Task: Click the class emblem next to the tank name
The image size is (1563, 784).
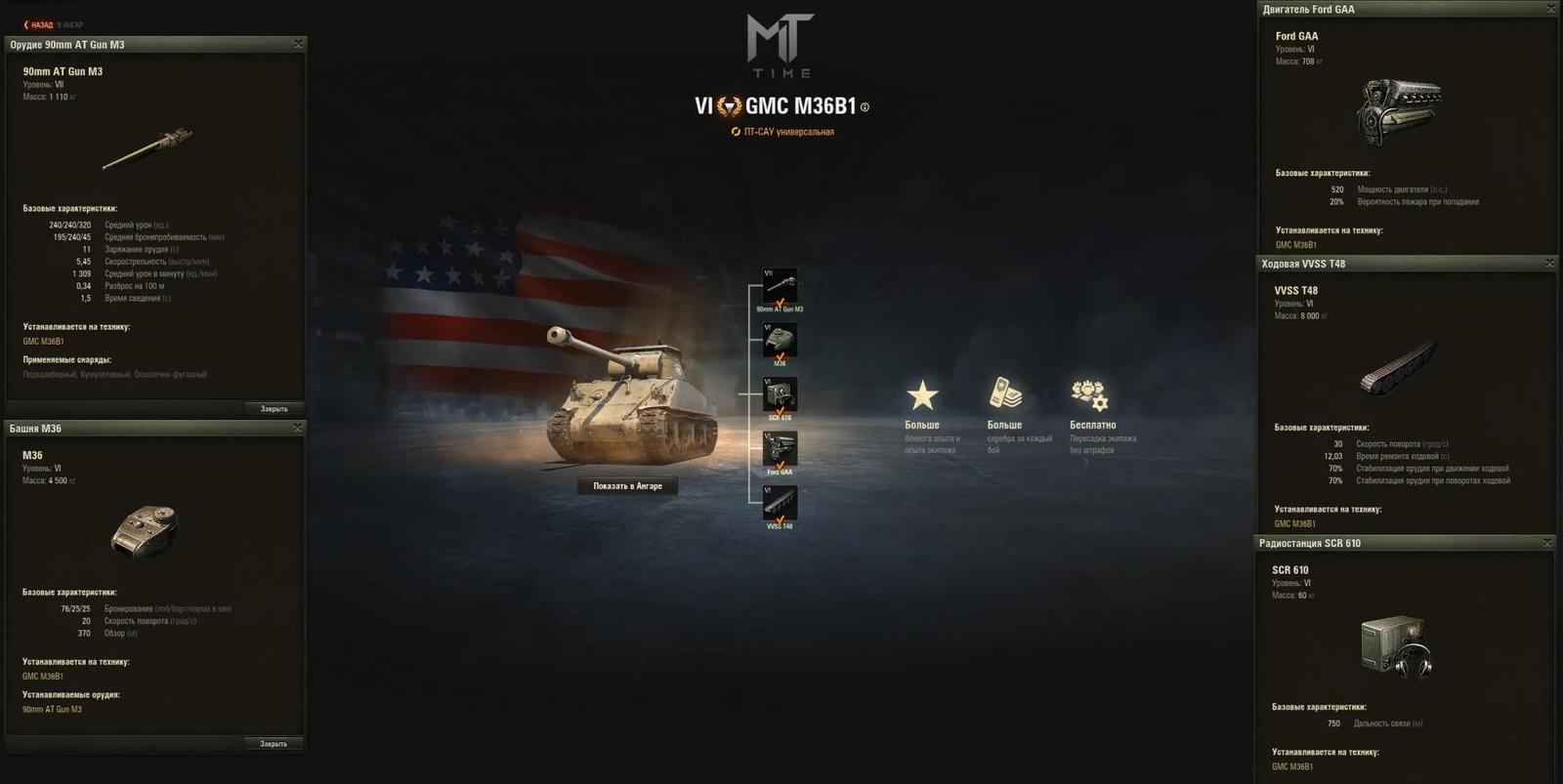Action: [731, 104]
